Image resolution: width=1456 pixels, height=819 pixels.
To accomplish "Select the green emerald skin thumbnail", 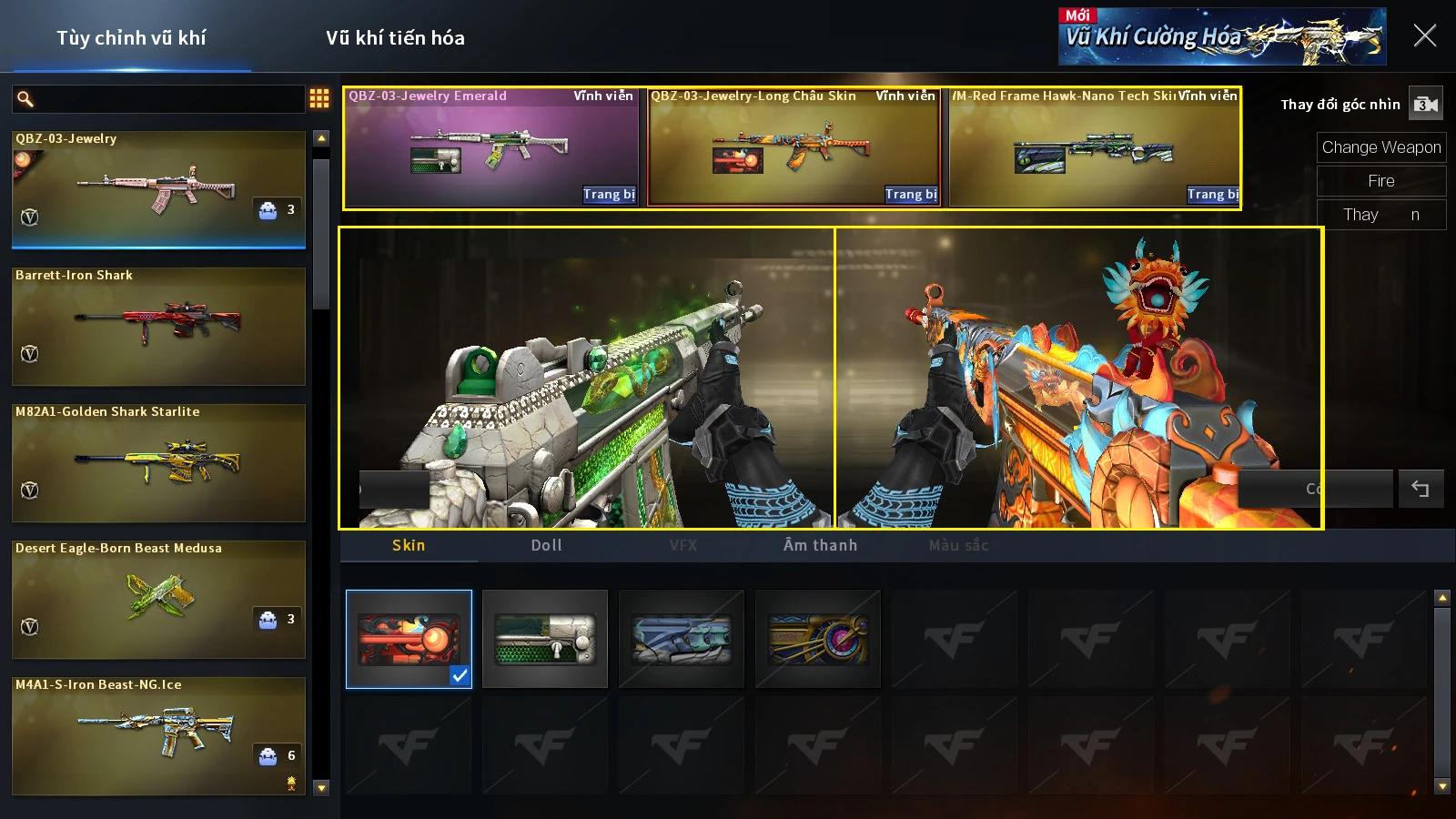I will 545,639.
